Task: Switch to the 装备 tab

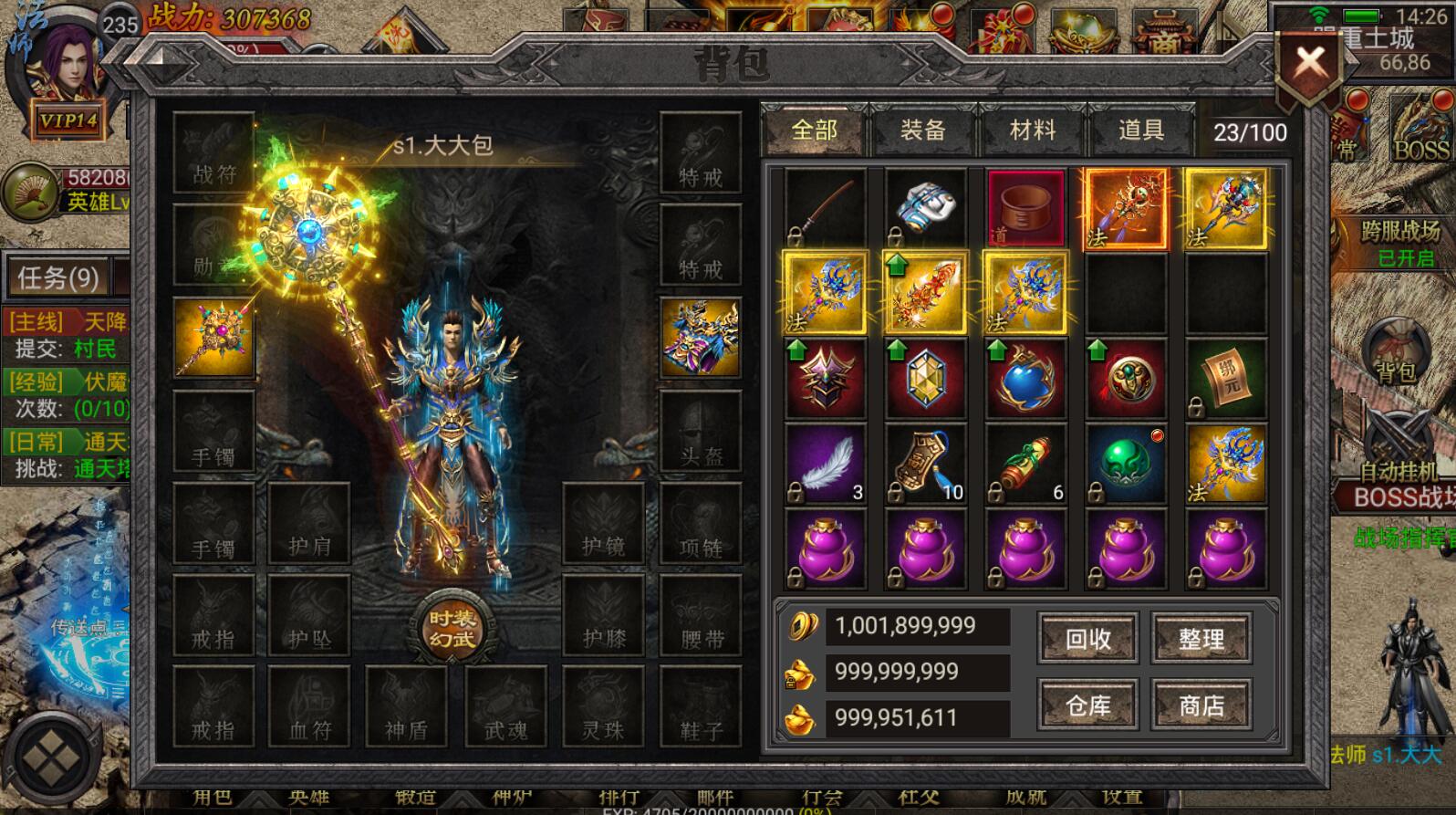Action: (x=922, y=131)
